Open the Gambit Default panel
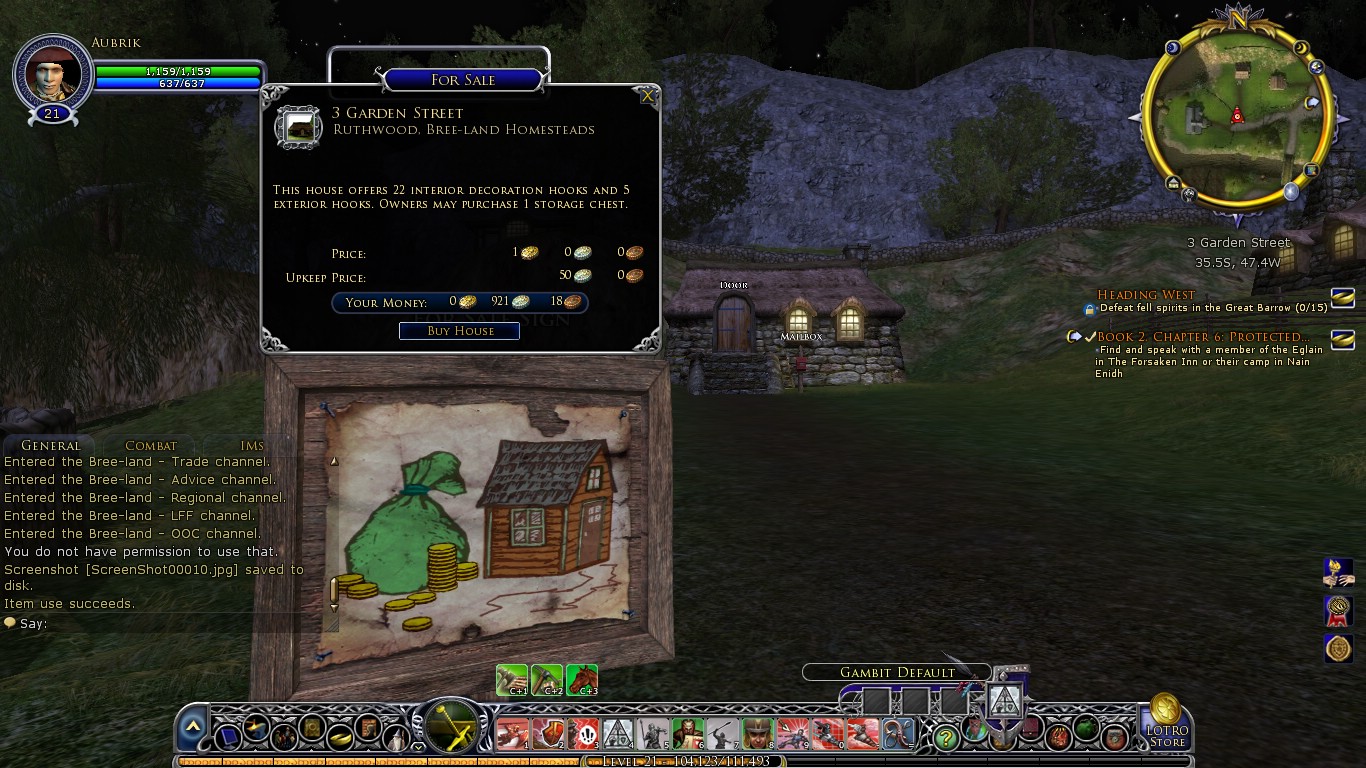The width and height of the screenshot is (1366, 768). tap(897, 673)
